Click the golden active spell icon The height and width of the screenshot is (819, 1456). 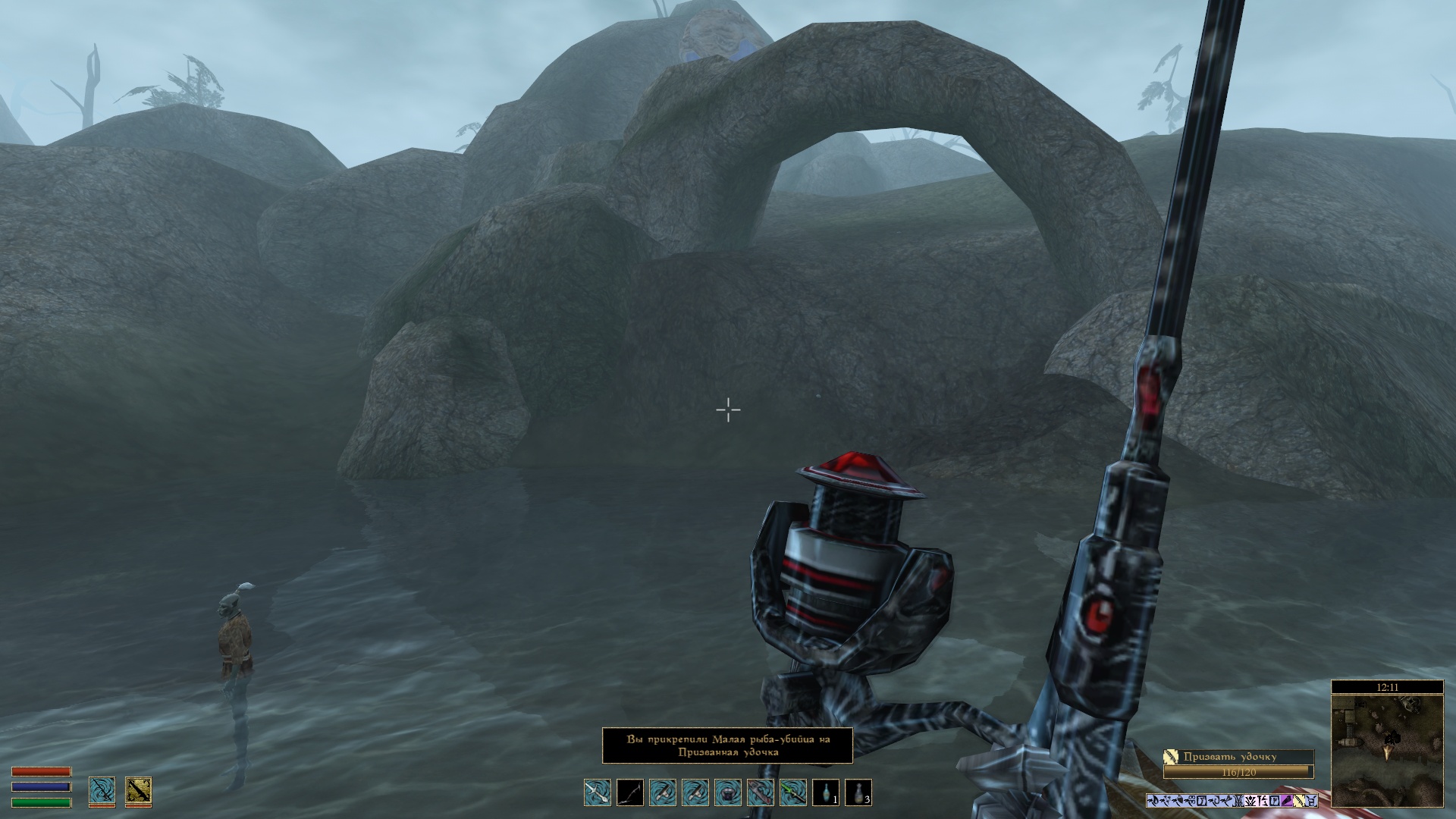pos(138,790)
